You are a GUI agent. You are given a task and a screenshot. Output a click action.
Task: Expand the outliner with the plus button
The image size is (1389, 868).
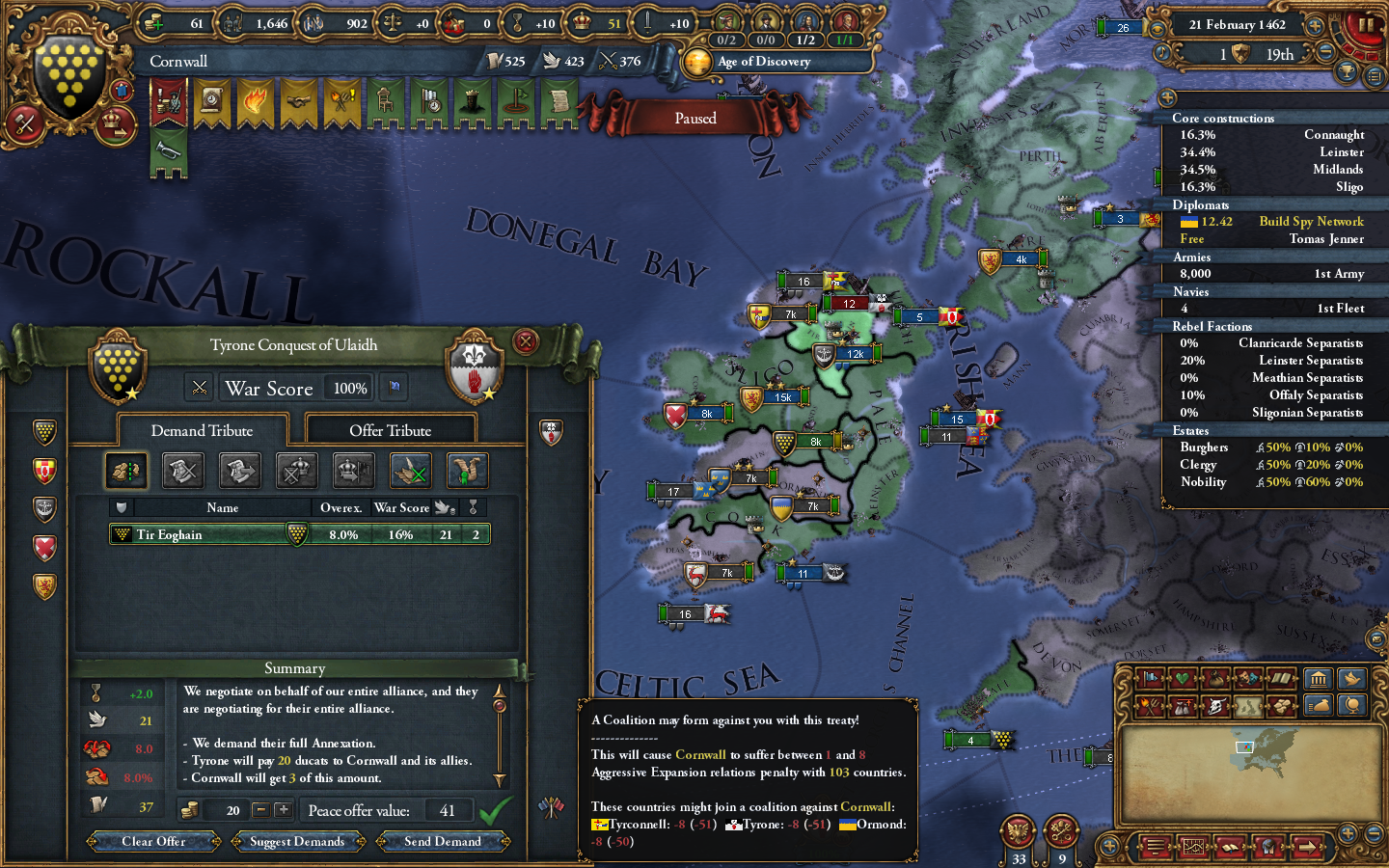[1167, 97]
